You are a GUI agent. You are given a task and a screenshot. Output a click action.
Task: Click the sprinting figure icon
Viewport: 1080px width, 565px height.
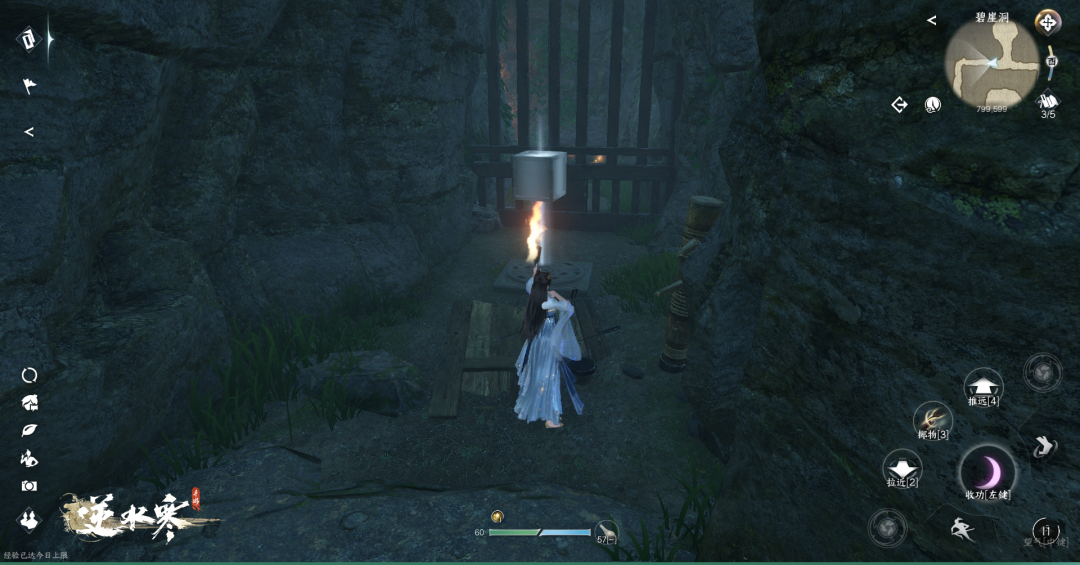[961, 528]
